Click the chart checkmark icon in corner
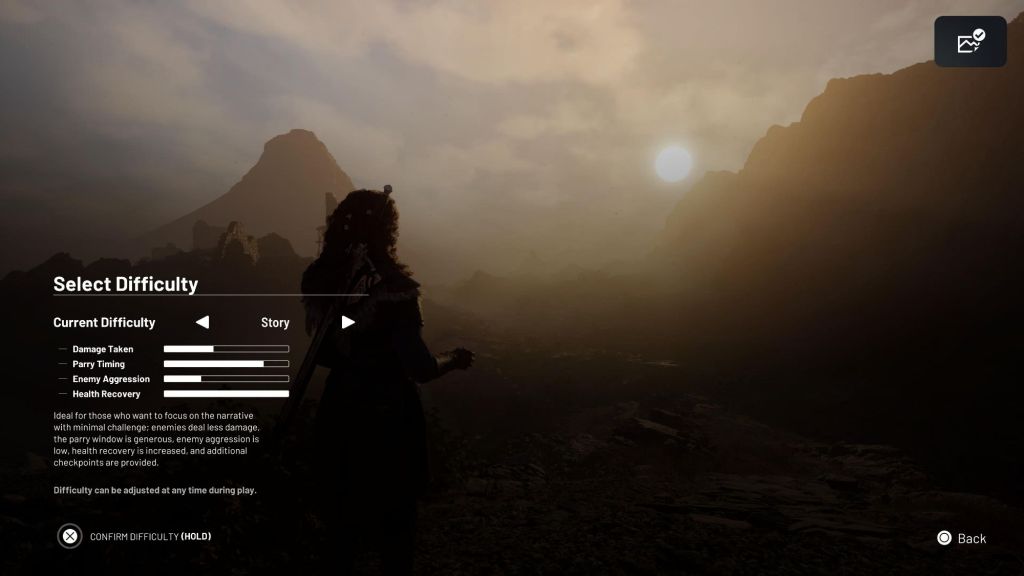 pos(970,42)
